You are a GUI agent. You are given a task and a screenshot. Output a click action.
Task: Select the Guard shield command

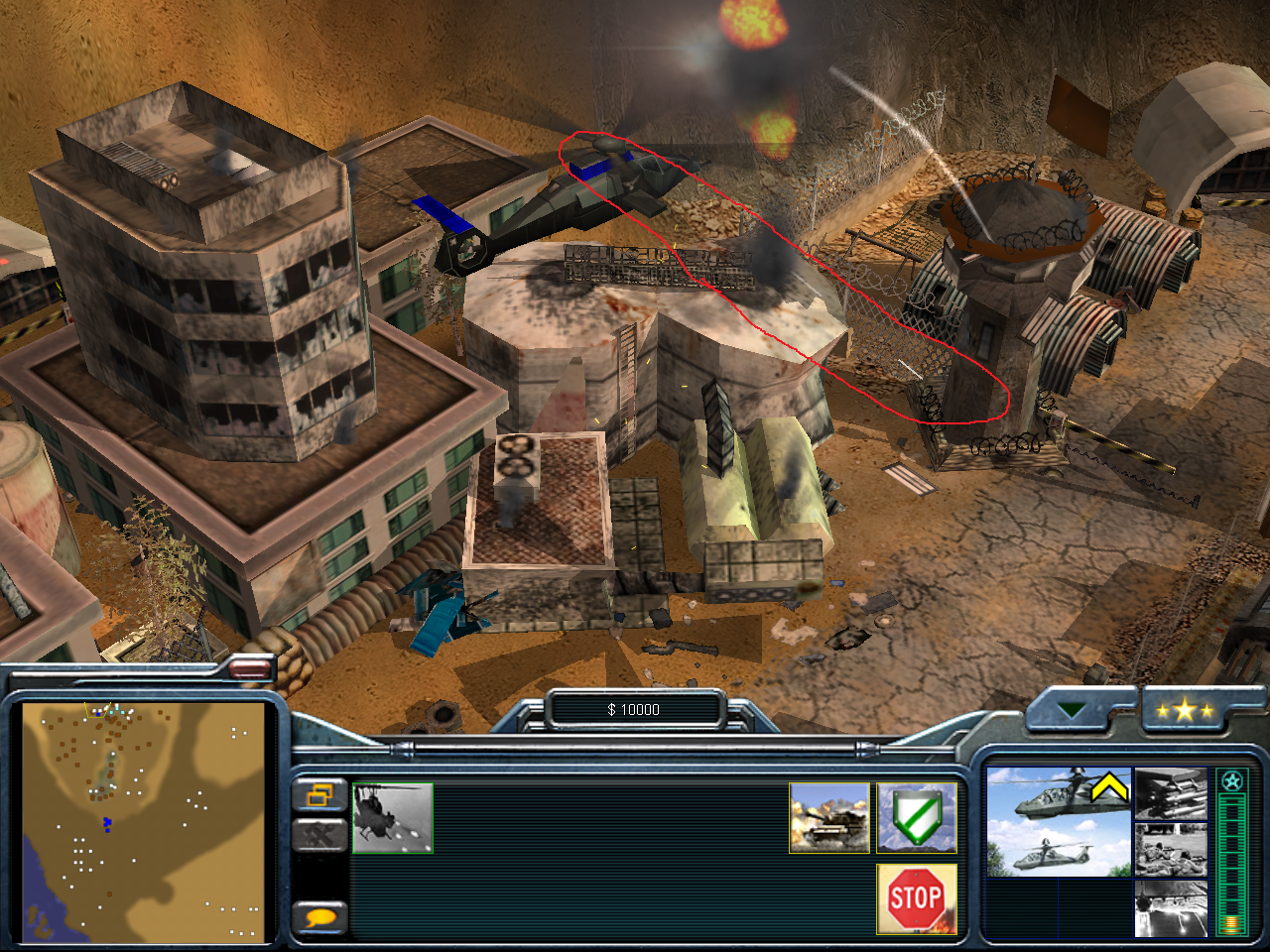click(916, 818)
